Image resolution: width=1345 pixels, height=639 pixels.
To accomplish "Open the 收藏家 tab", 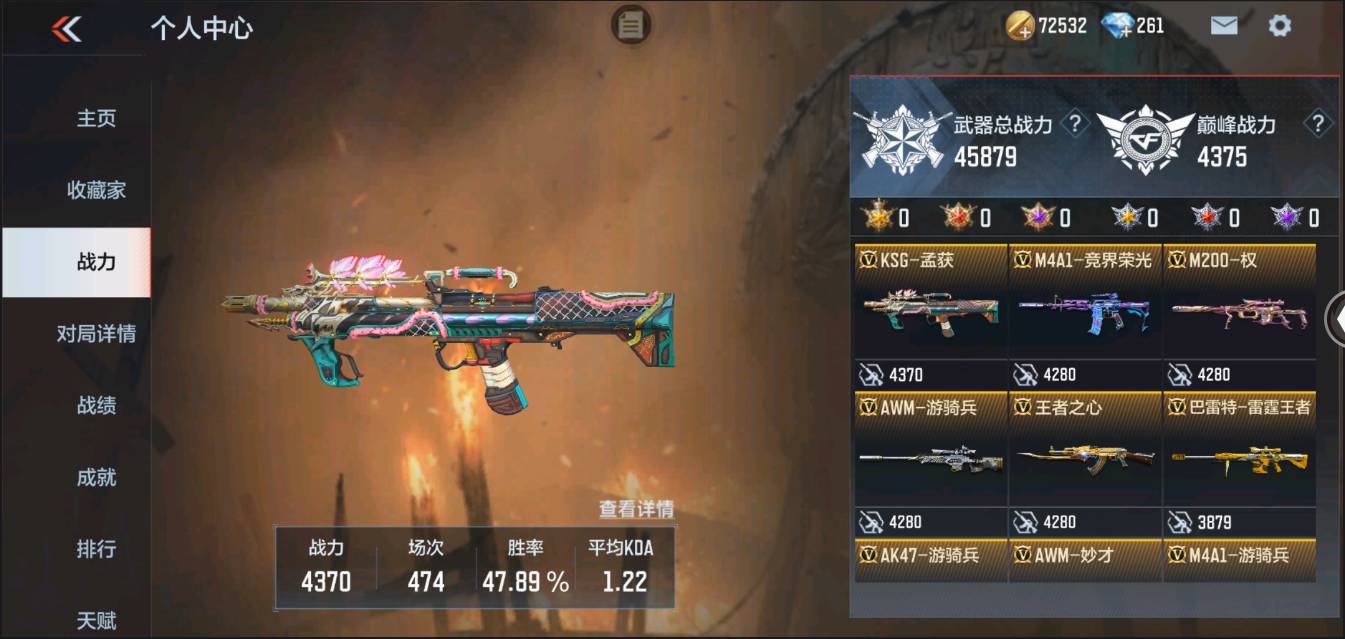I will coord(96,190).
